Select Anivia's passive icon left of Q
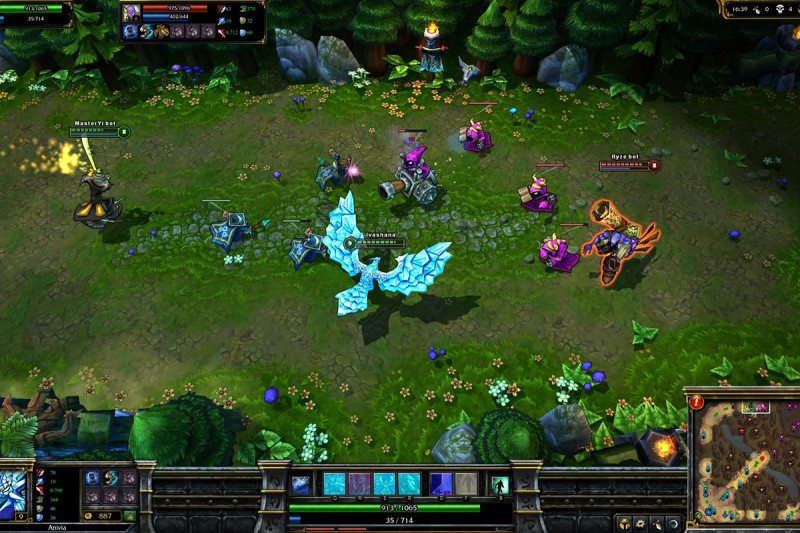 [300, 485]
